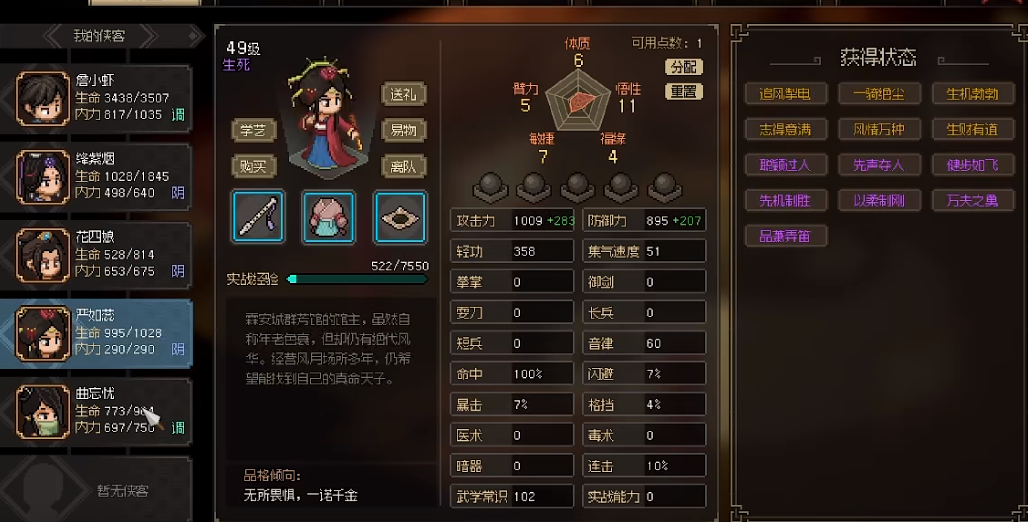Select party member 詹小虾
The image size is (1028, 522).
[98, 97]
